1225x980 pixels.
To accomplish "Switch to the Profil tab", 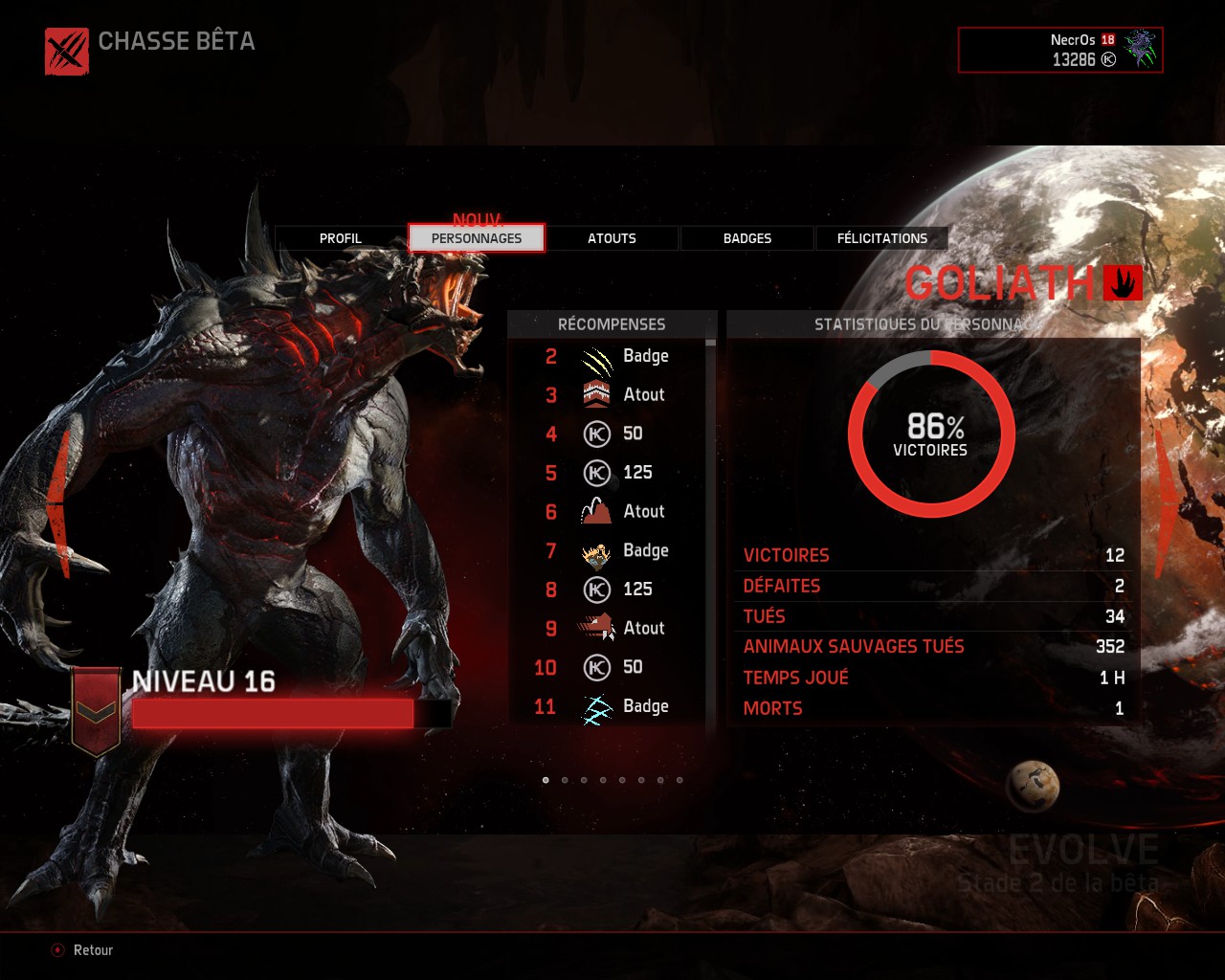I will pos(341,238).
